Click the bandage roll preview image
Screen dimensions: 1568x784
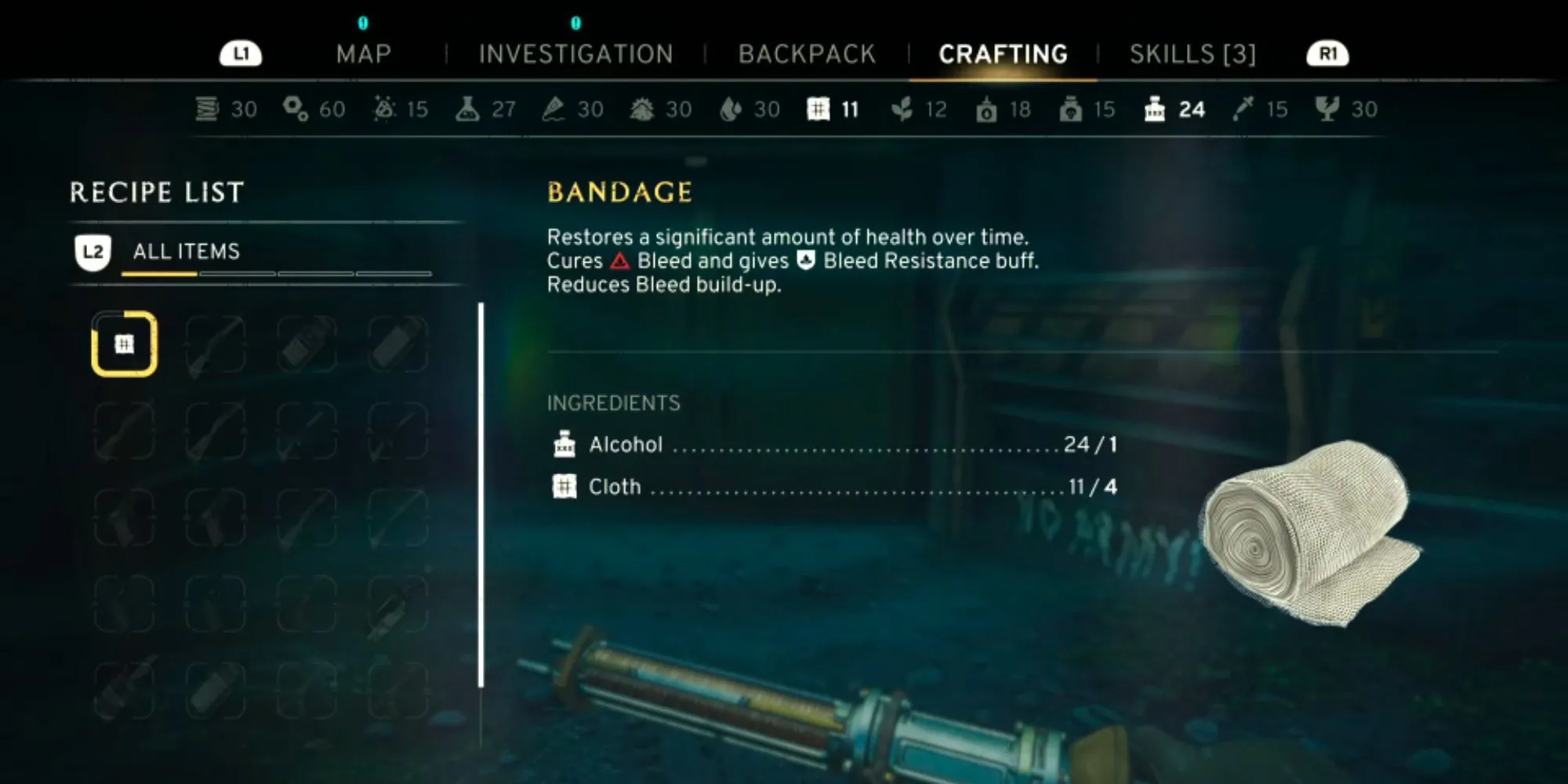tap(1311, 534)
